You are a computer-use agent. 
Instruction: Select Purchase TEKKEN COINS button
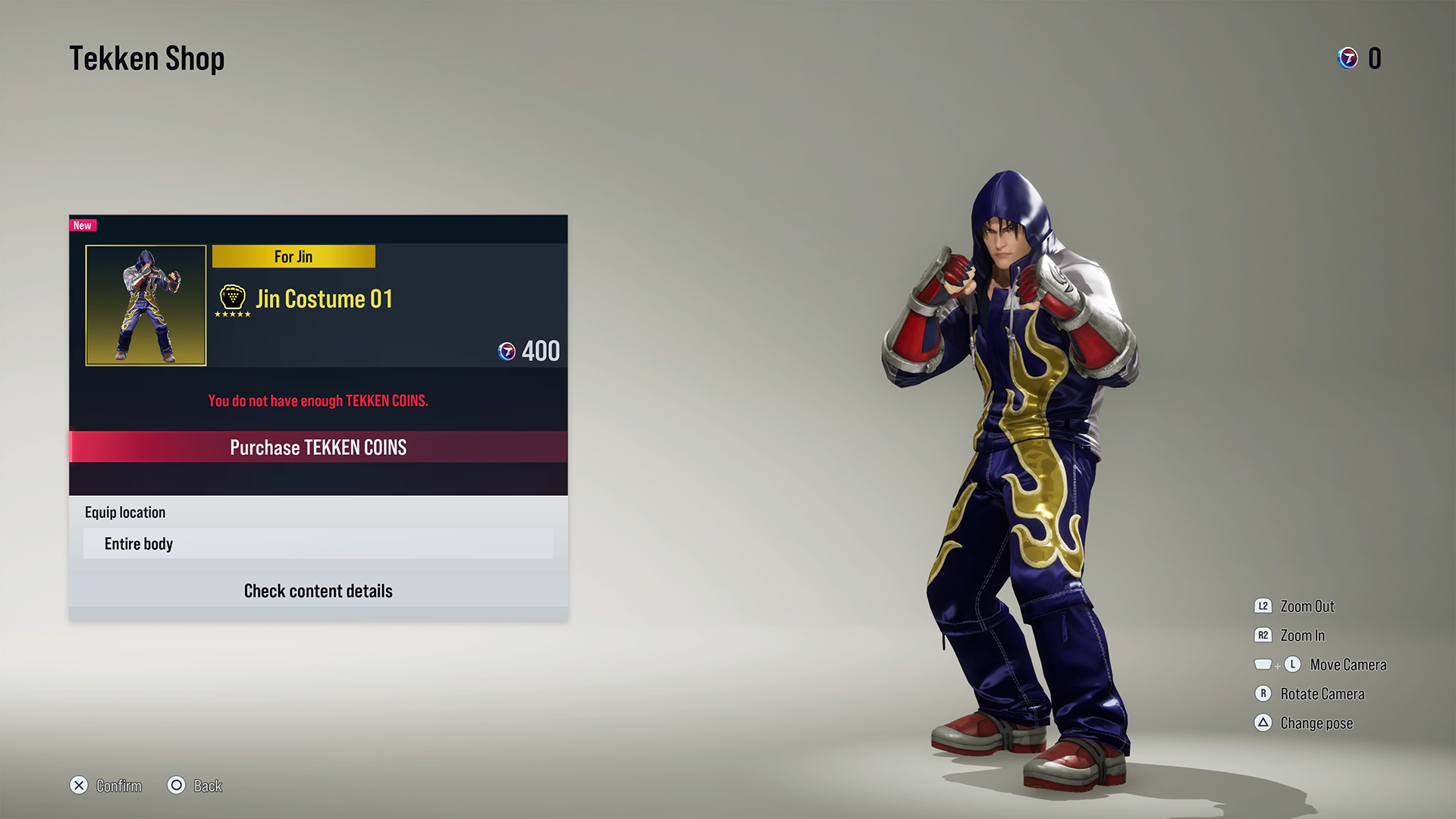[x=318, y=447]
